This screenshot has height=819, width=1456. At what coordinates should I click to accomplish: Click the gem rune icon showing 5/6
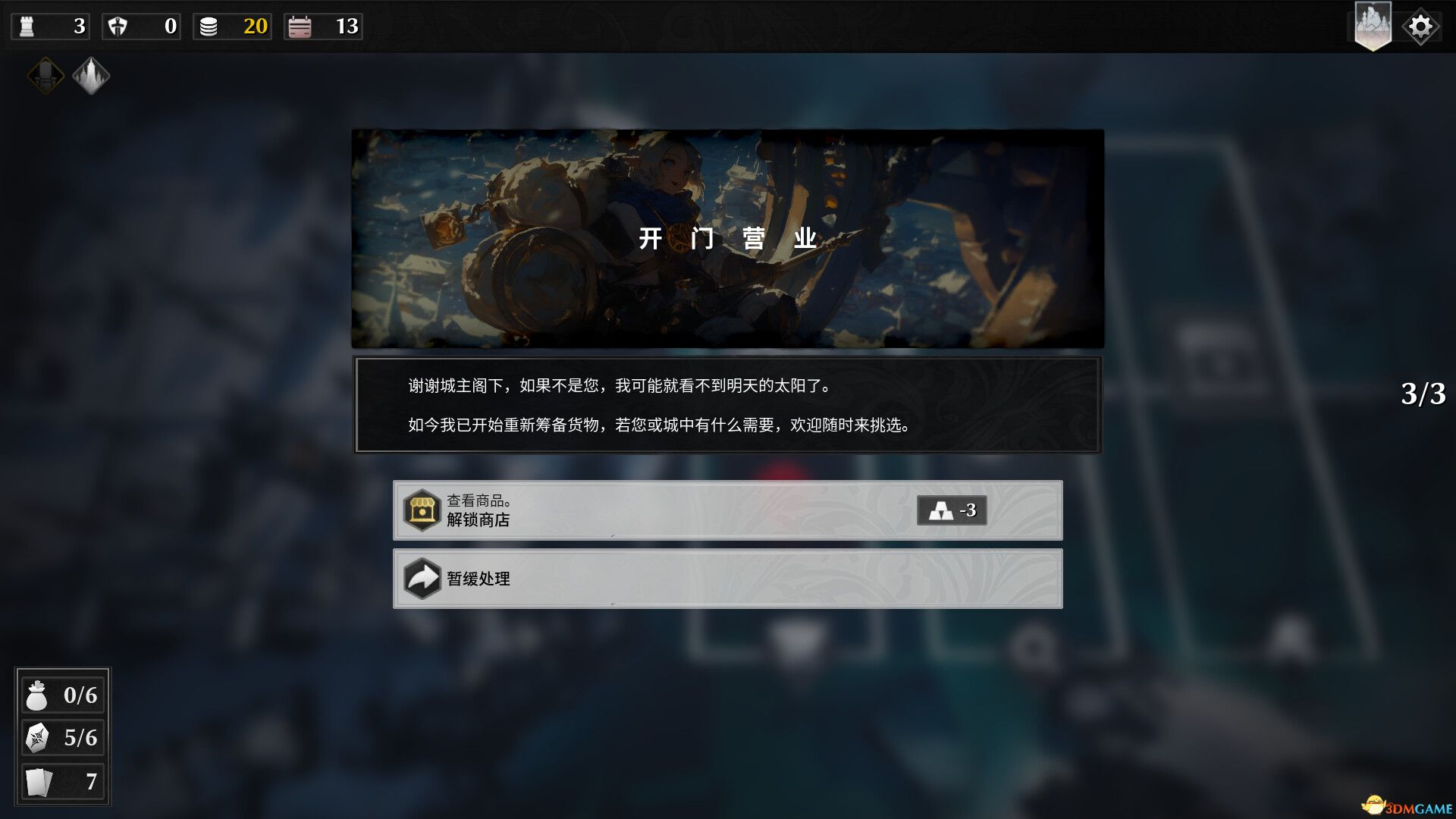[38, 739]
